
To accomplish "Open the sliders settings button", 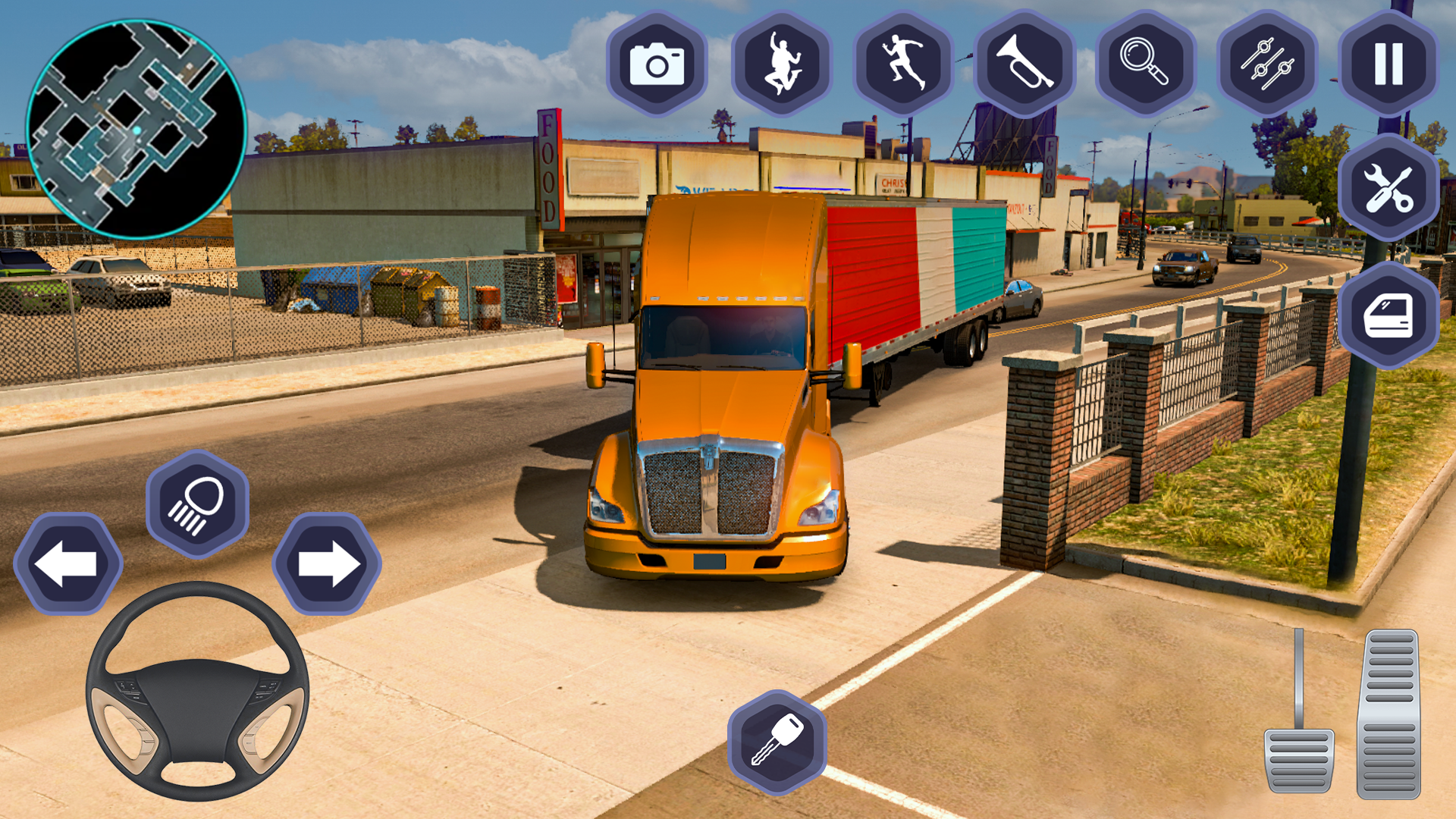I will point(1267,64).
